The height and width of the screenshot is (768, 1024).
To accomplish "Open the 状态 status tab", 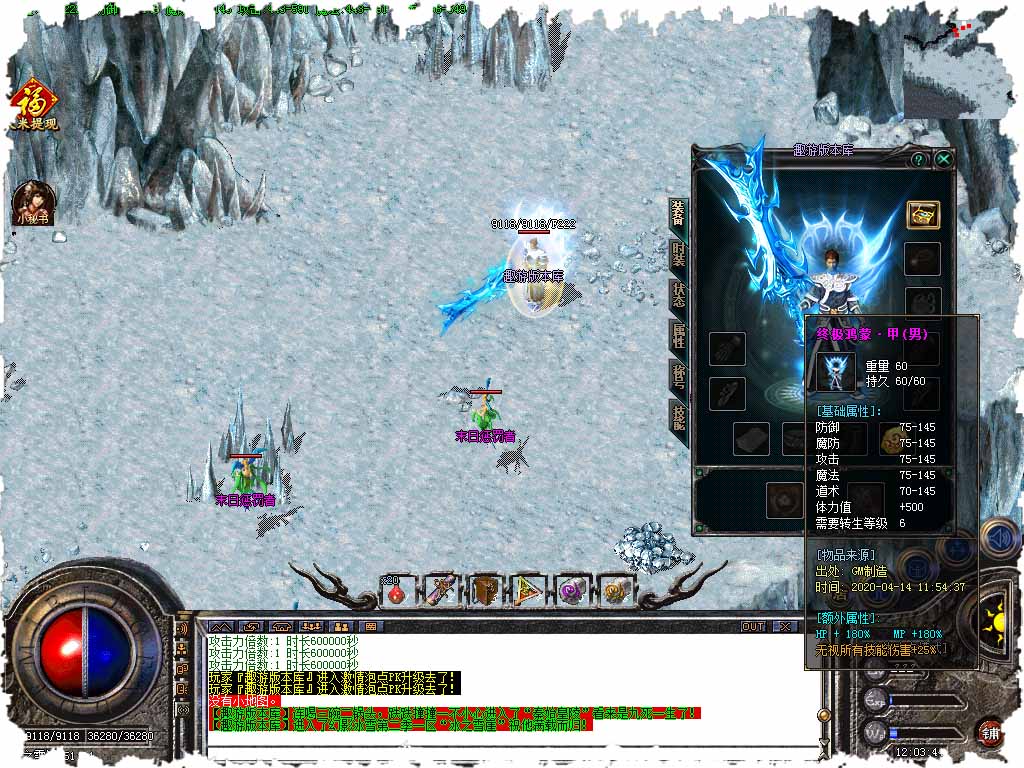I will click(x=679, y=295).
